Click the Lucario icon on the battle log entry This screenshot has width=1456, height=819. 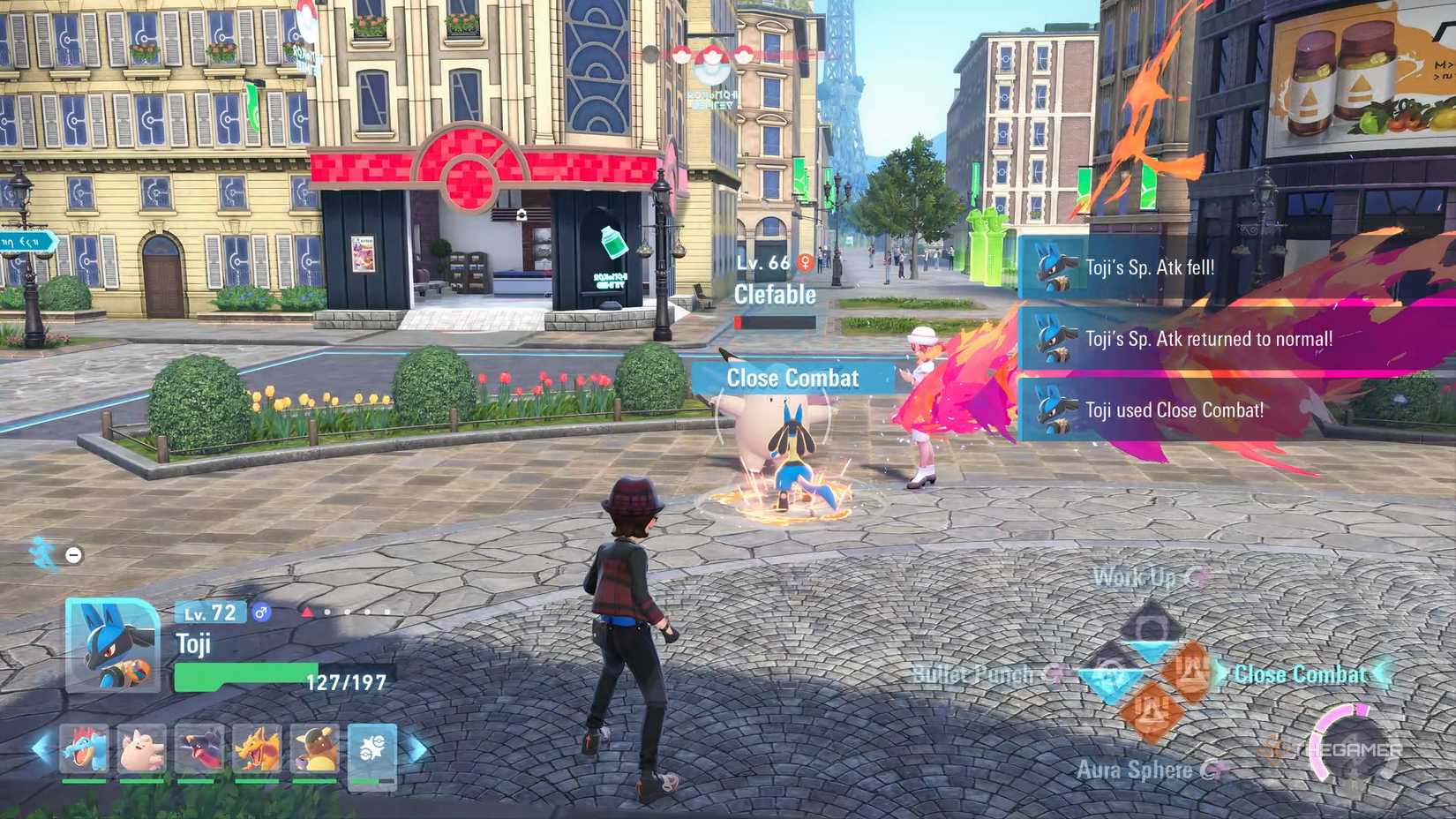[1053, 267]
